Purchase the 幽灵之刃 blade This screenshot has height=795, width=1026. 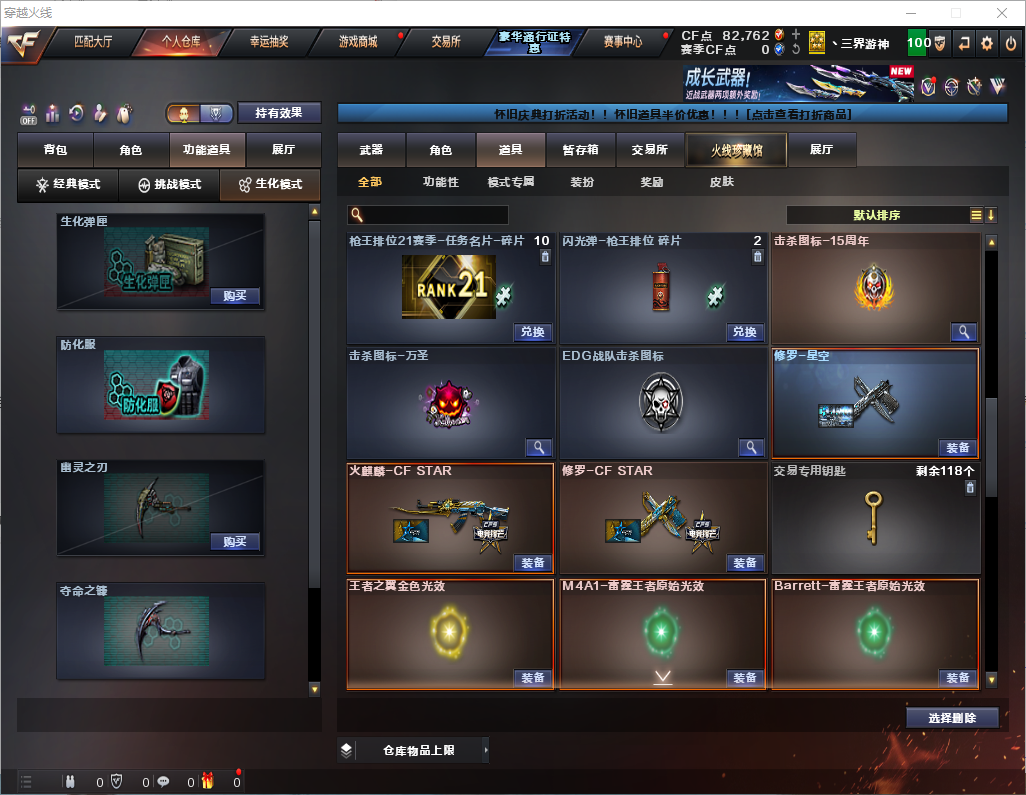pyautogui.click(x=235, y=542)
